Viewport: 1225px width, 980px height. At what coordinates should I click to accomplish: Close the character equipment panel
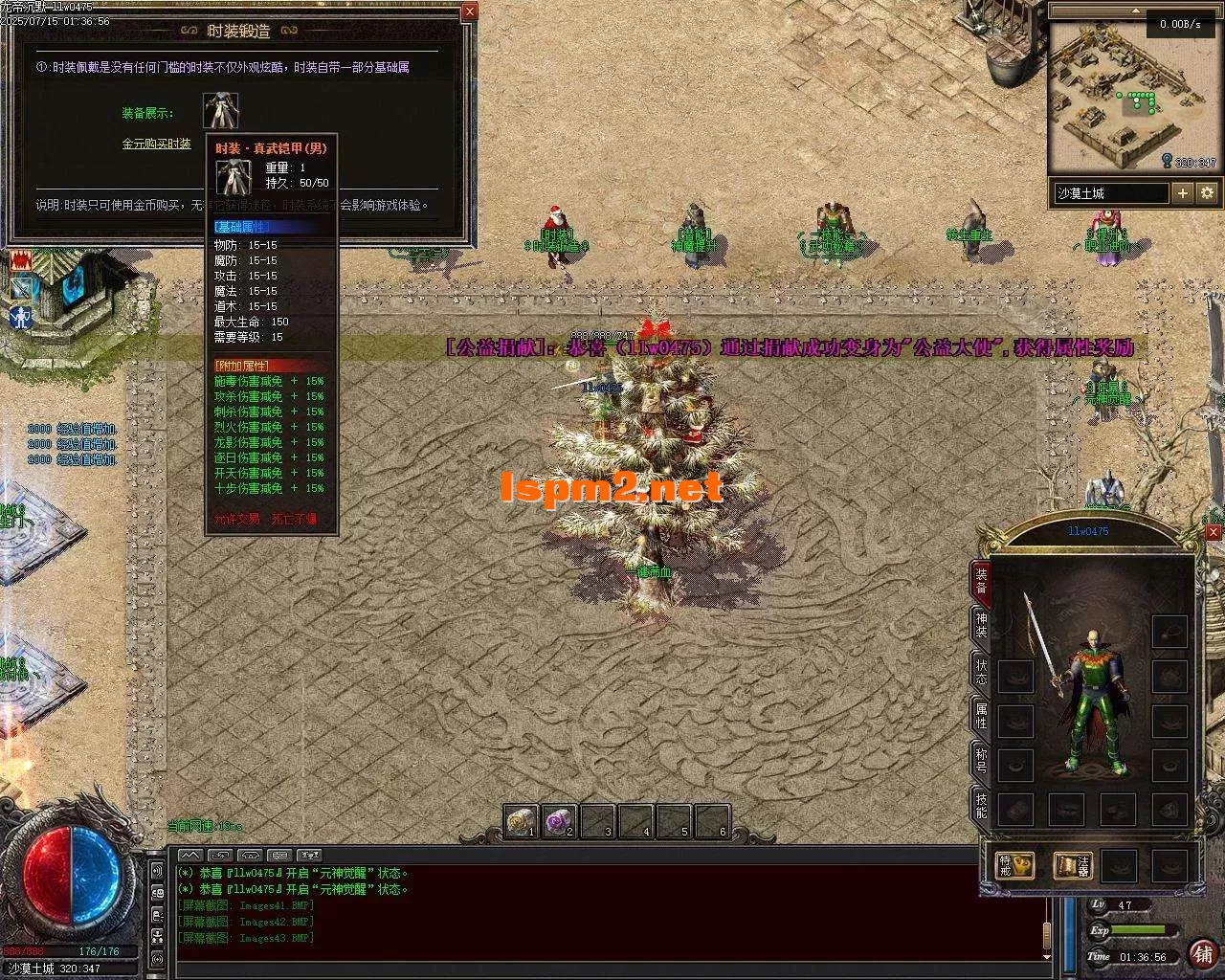1214,532
